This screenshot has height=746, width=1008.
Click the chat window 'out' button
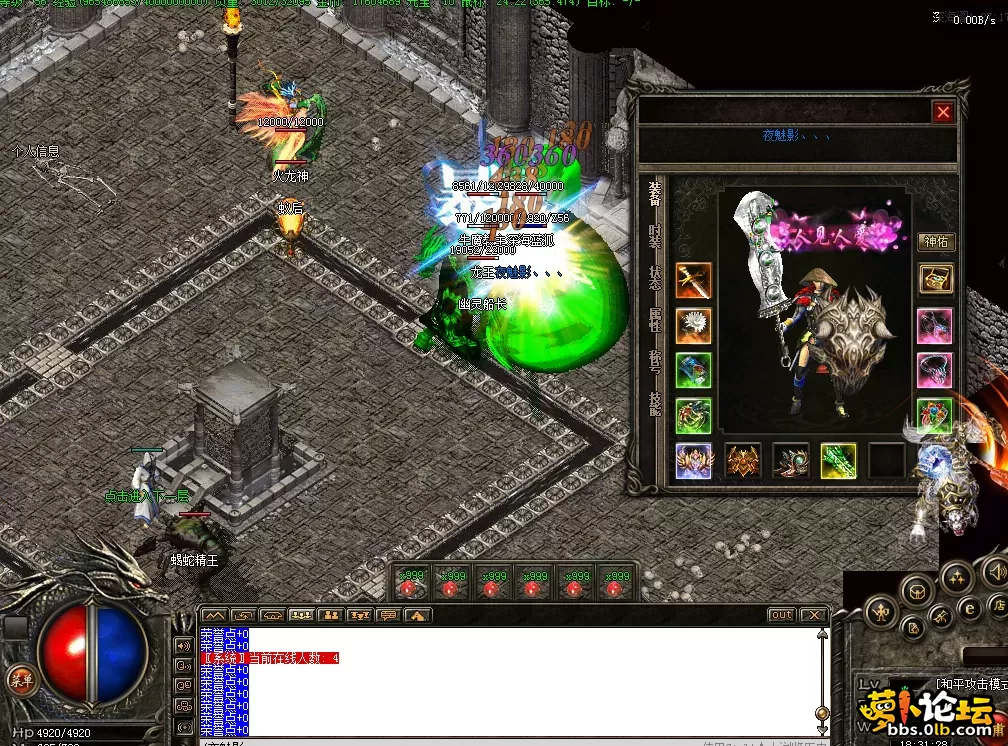point(781,615)
